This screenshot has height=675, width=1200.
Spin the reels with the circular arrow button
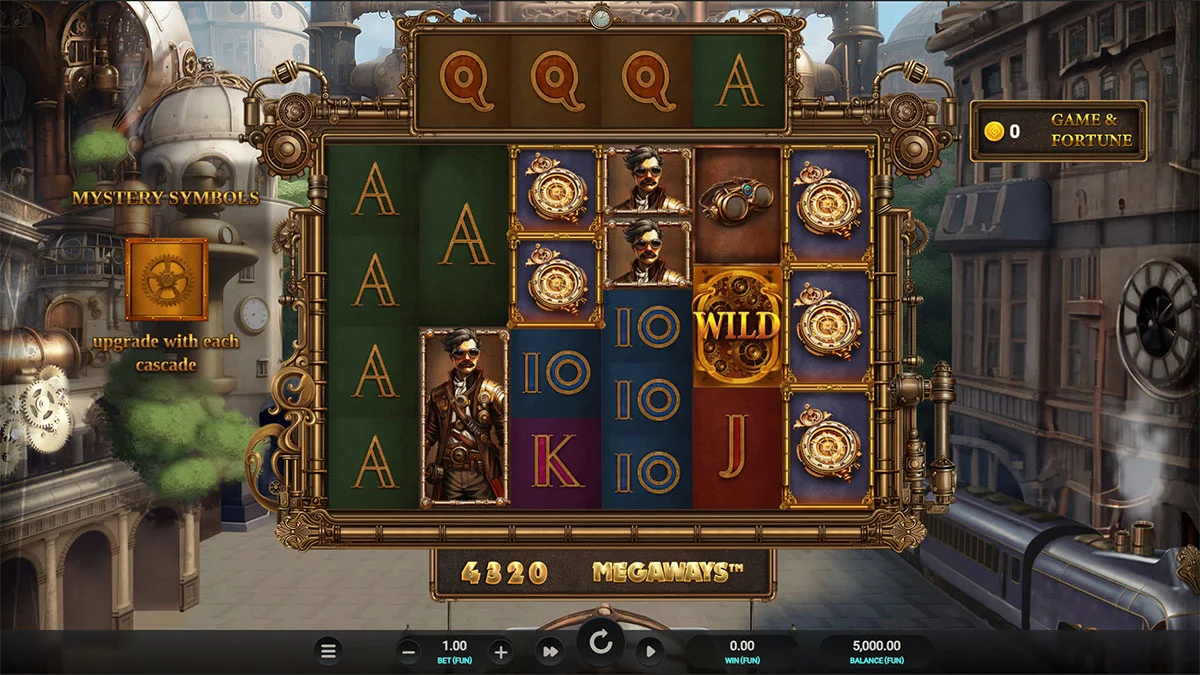tap(600, 643)
